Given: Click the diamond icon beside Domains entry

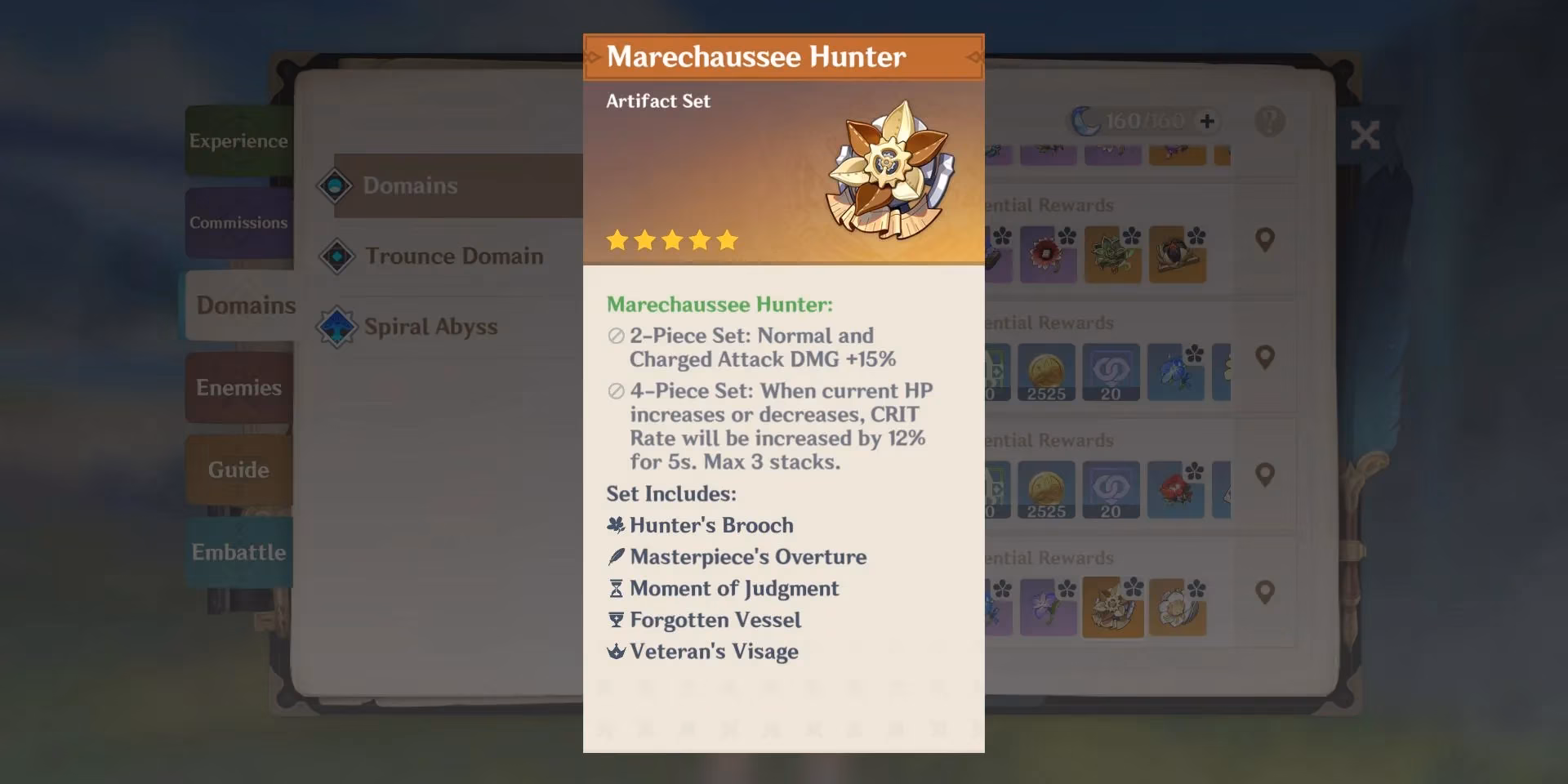Looking at the screenshot, I should [x=336, y=185].
